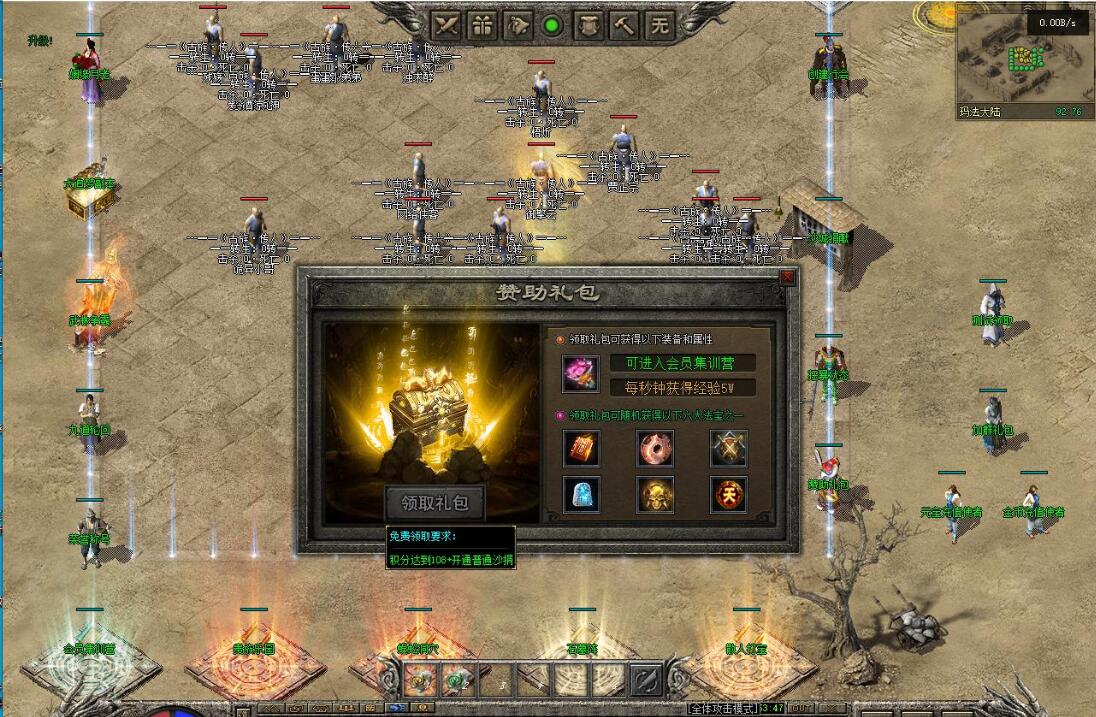1096x717 pixels.
Task: Open the crossed swords button in top toolbar
Action: (446, 26)
